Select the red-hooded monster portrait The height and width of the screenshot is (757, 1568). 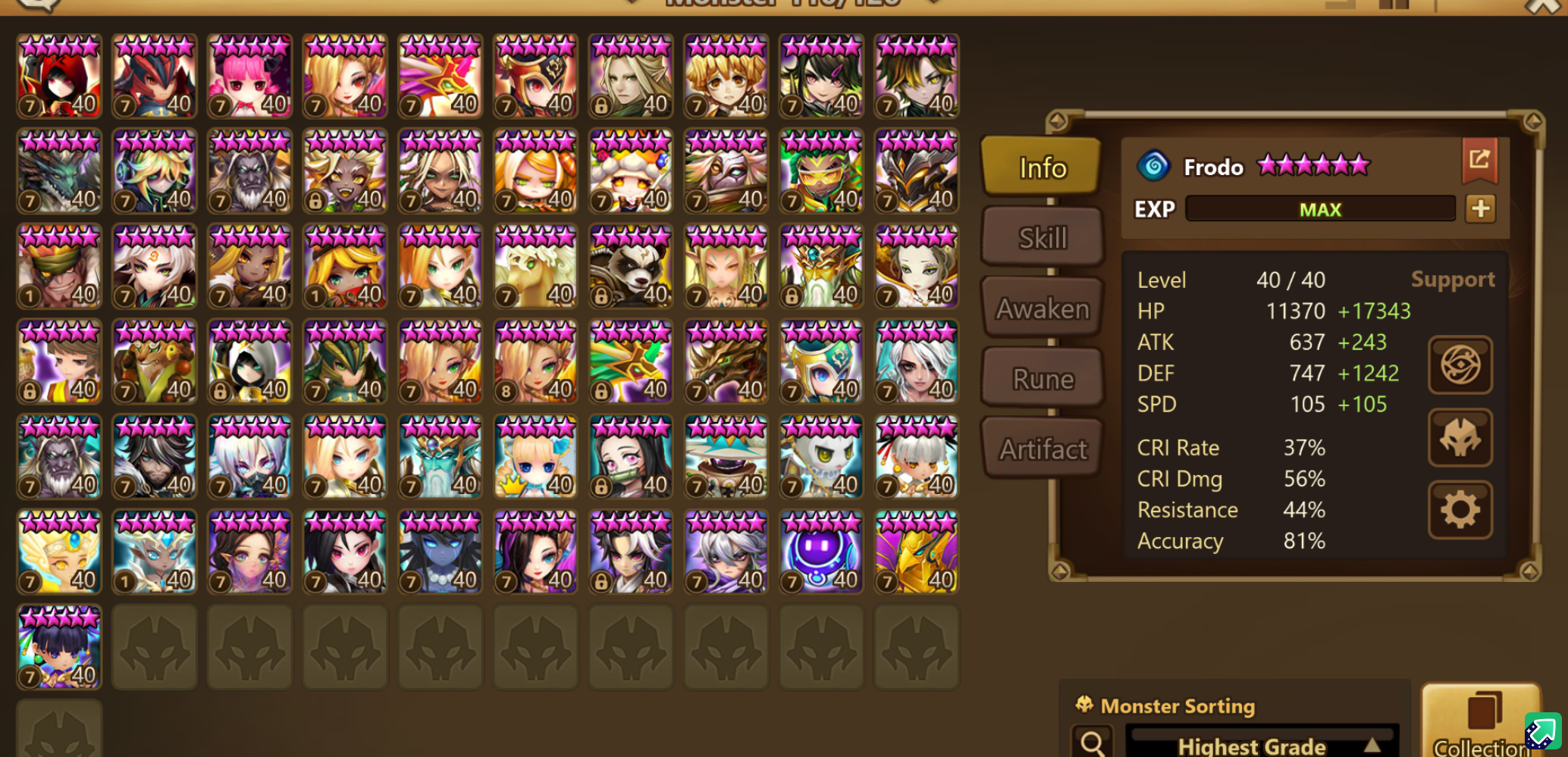tap(59, 76)
